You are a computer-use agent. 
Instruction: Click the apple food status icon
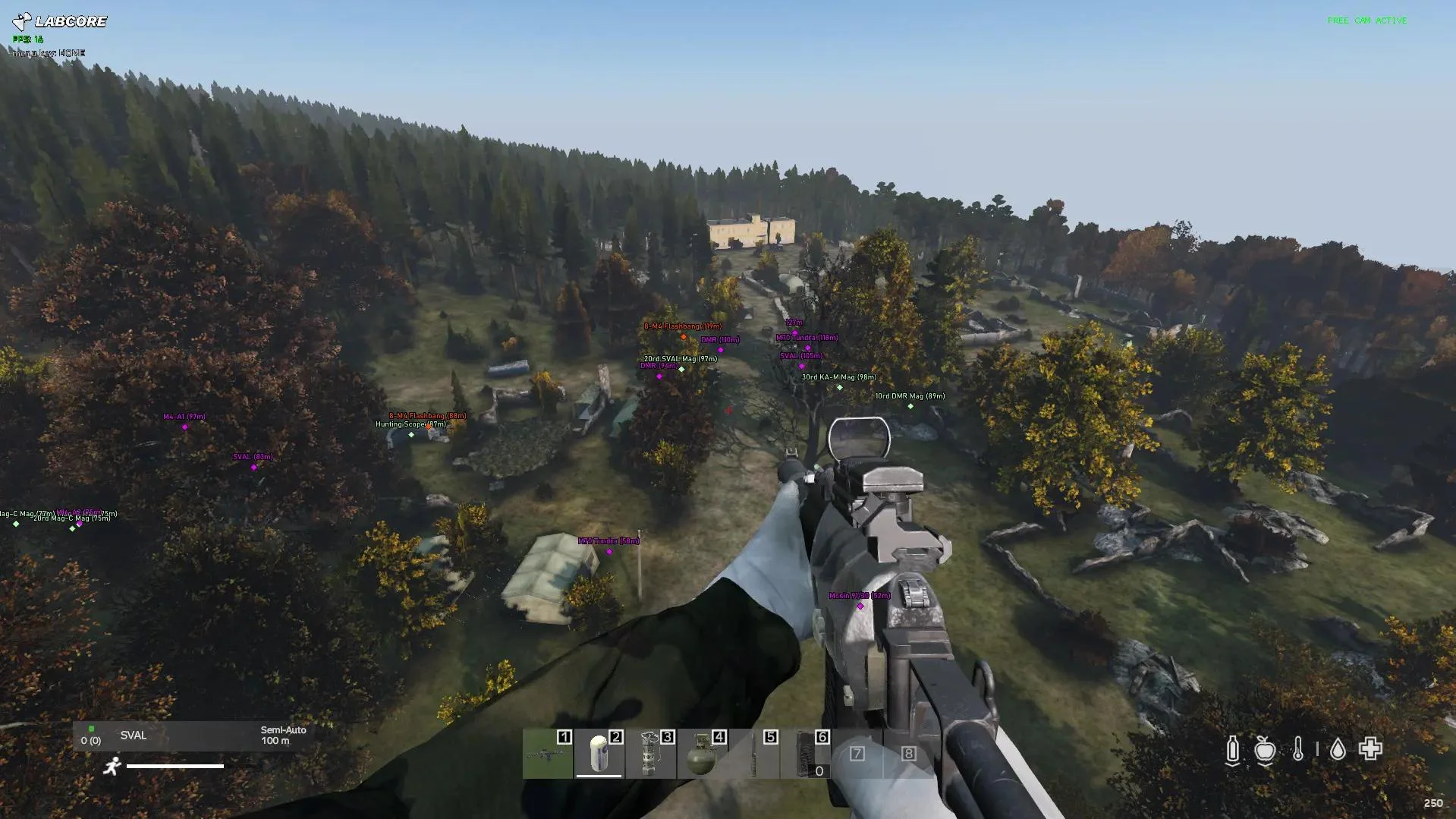click(x=1266, y=749)
